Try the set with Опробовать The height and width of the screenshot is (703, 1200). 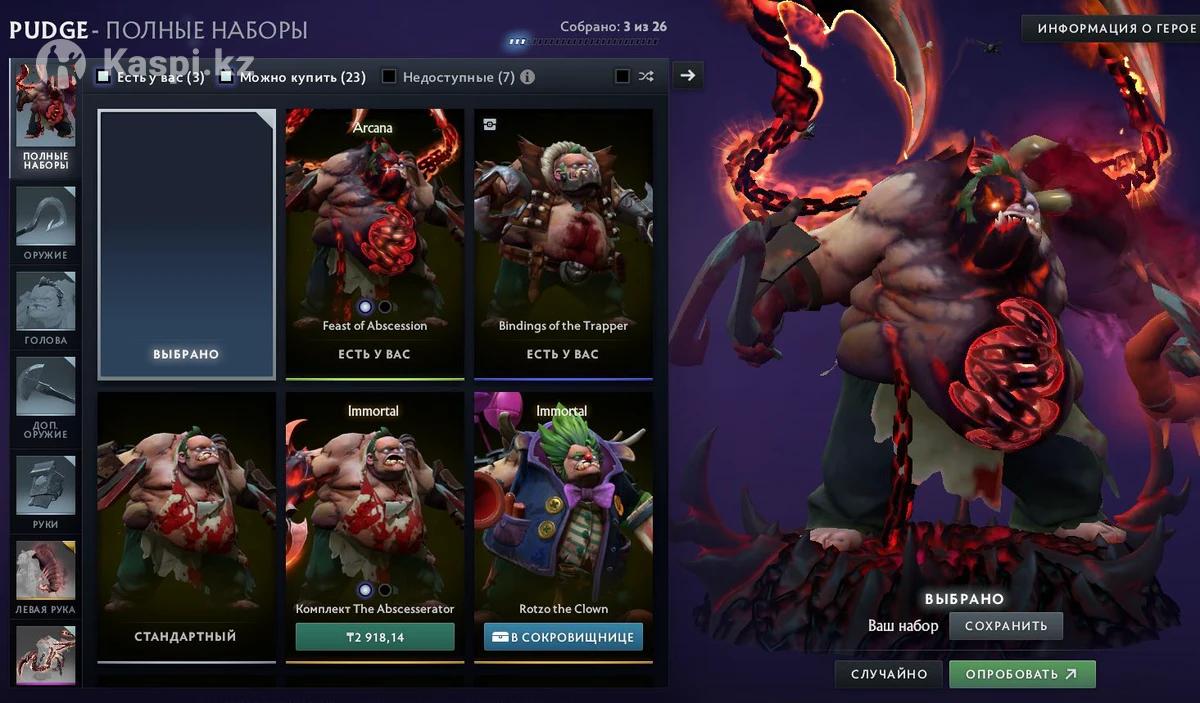point(1021,674)
